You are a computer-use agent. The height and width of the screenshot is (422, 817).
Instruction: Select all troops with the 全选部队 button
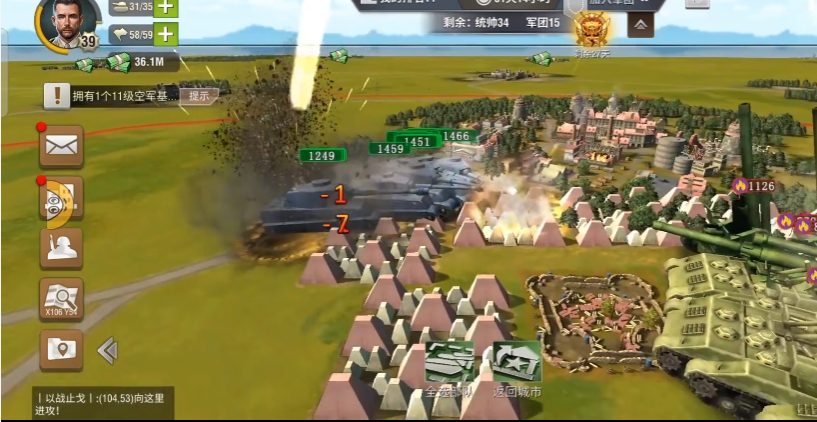450,368
